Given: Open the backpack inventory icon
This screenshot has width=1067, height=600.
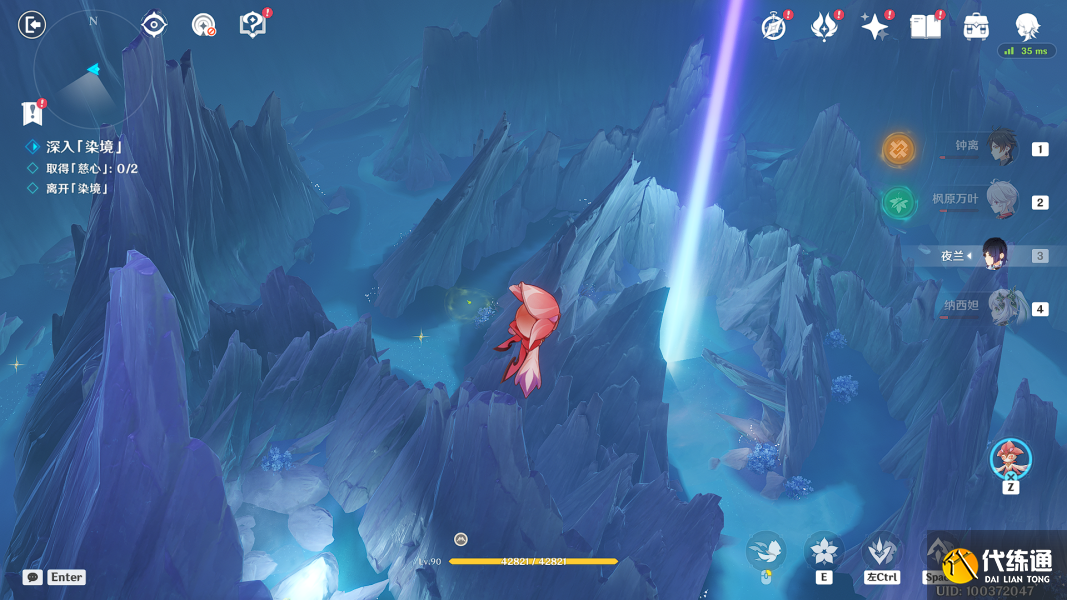Looking at the screenshot, I should pyautogui.click(x=976, y=27).
